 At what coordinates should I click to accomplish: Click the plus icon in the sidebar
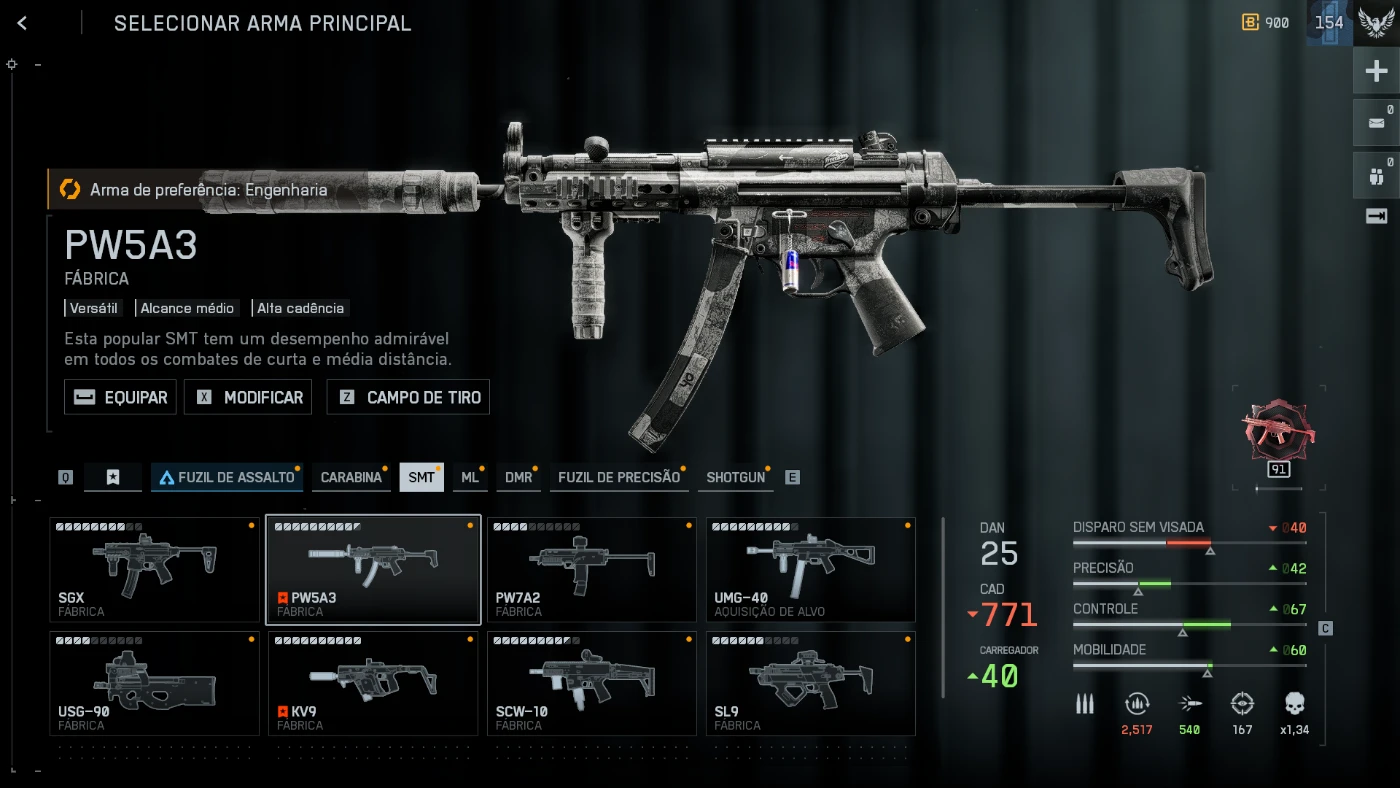tap(1376, 71)
